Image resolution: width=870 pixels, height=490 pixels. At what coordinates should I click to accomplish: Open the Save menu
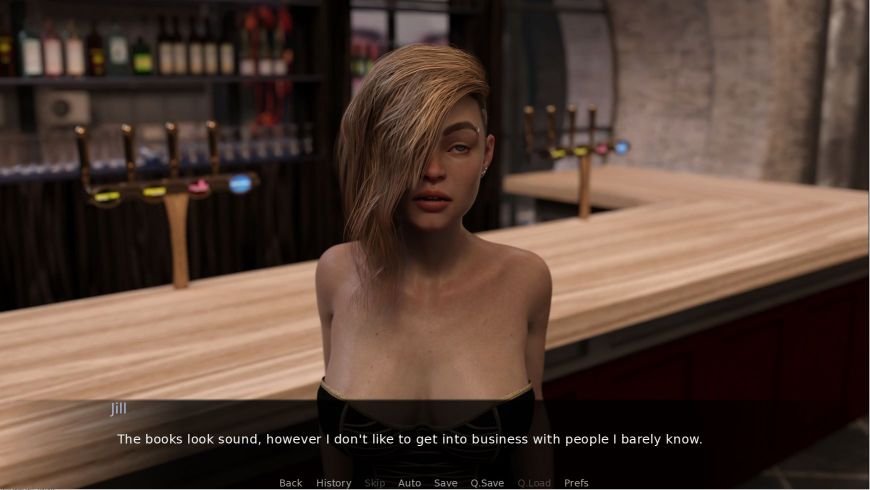(x=445, y=483)
